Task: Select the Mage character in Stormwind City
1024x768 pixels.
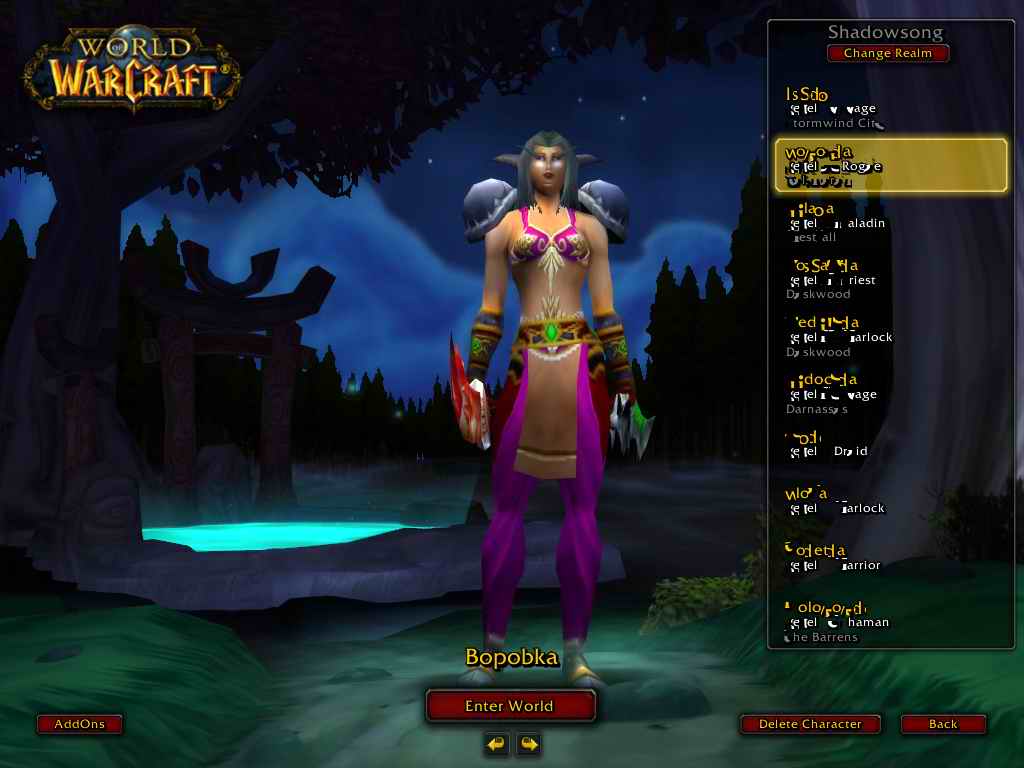Action: point(890,109)
